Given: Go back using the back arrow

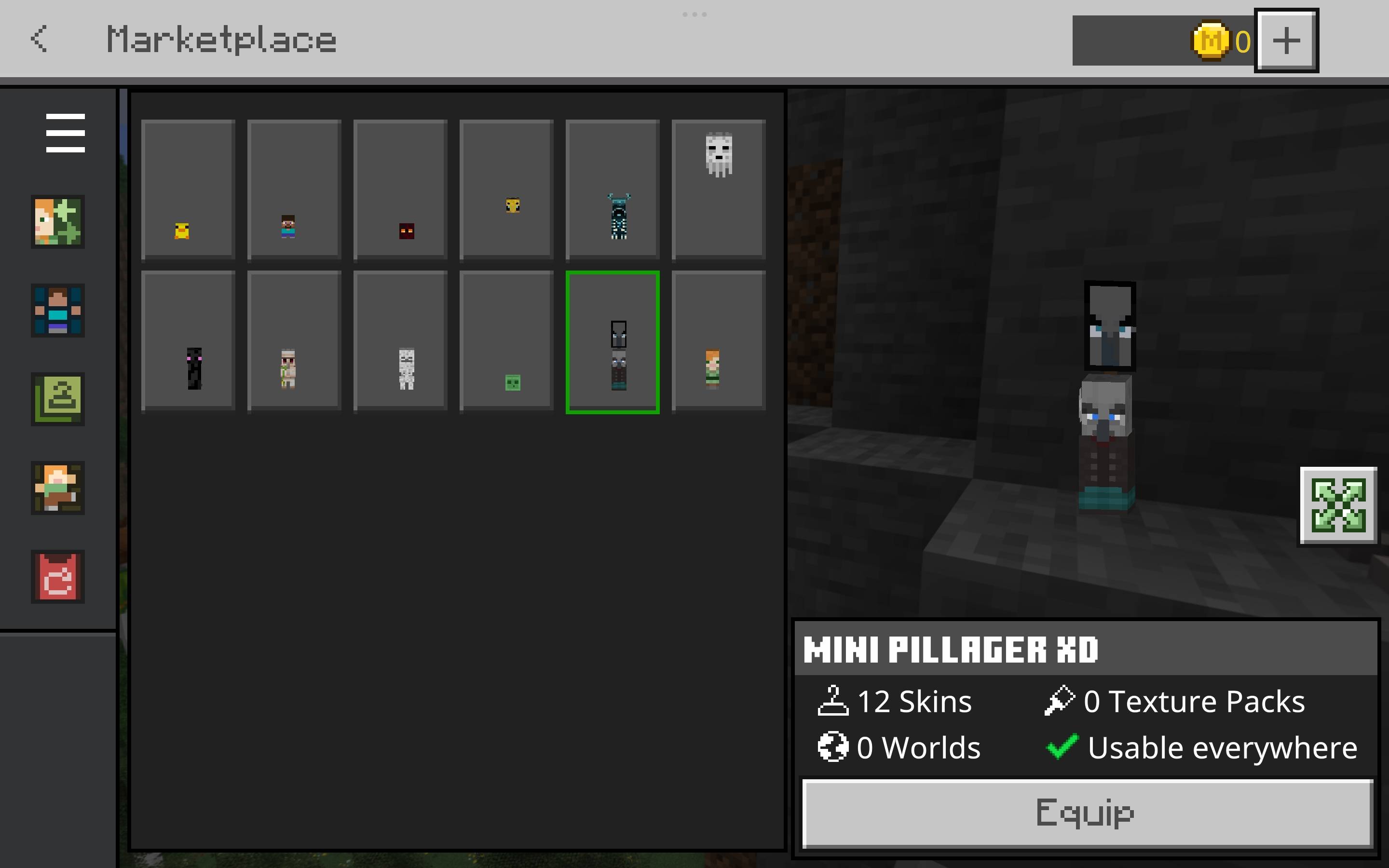Looking at the screenshot, I should [38, 39].
